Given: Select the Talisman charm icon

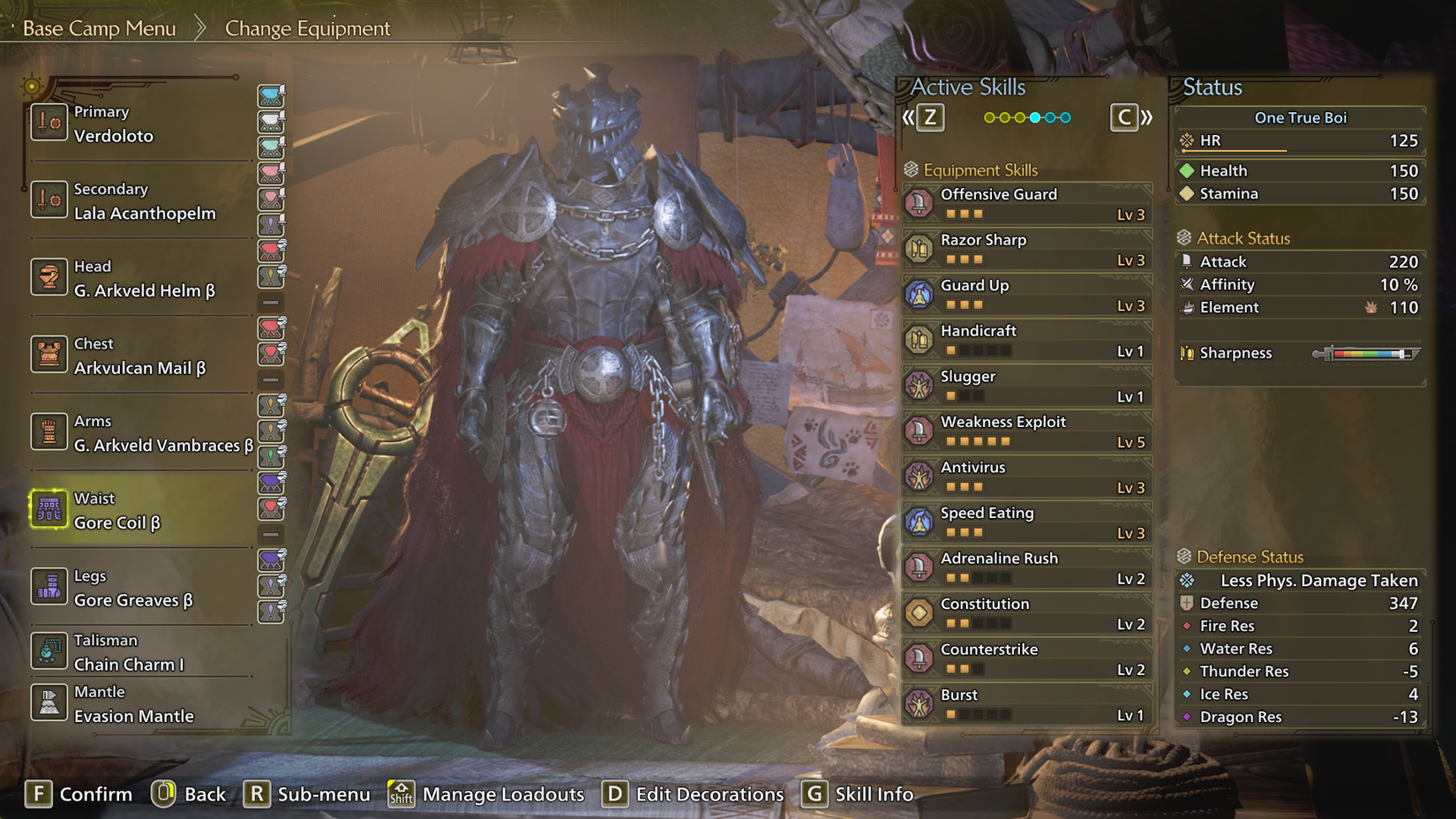Looking at the screenshot, I should pos(49,651).
